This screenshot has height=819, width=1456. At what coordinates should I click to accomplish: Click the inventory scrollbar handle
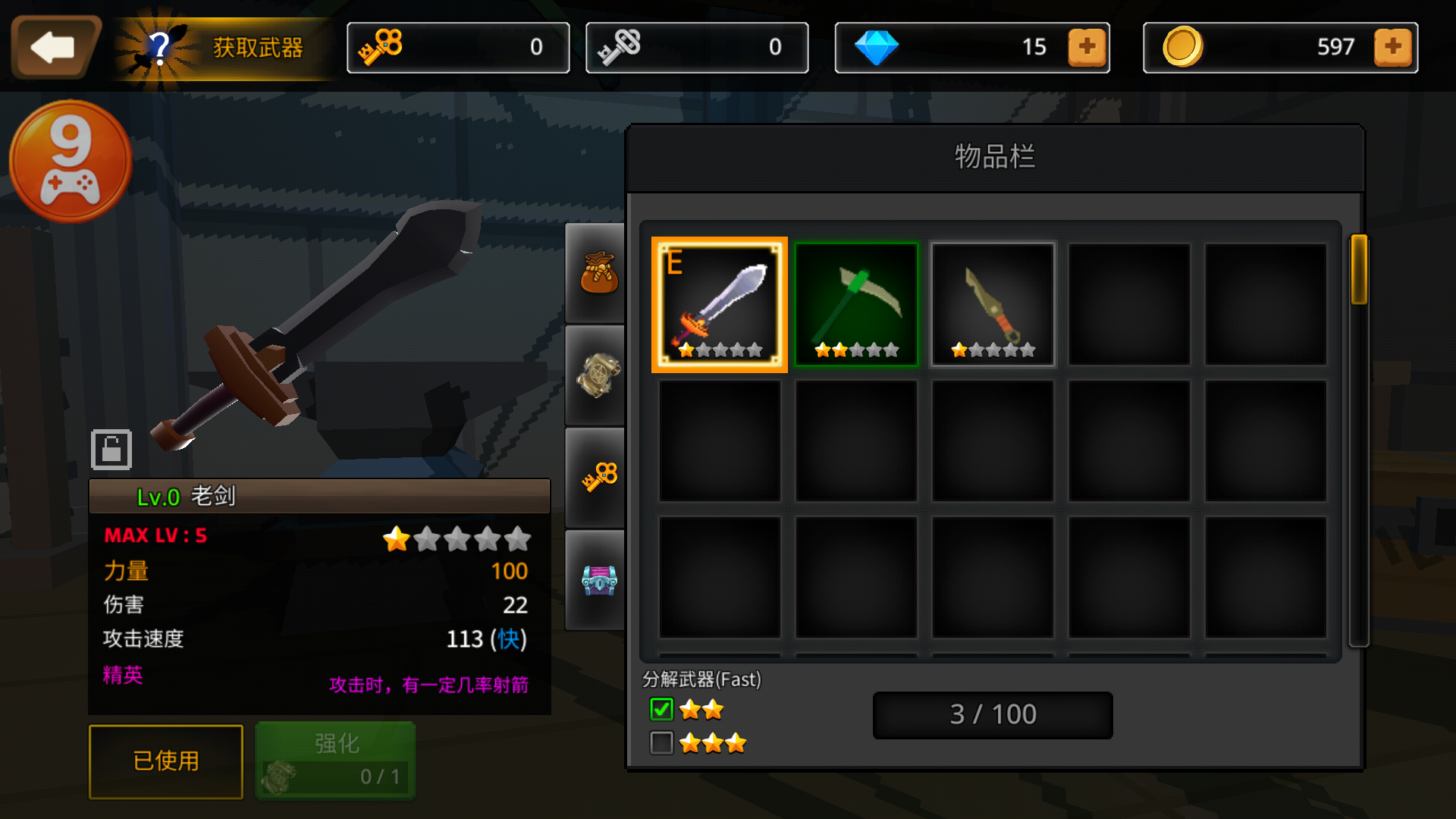1358,270
